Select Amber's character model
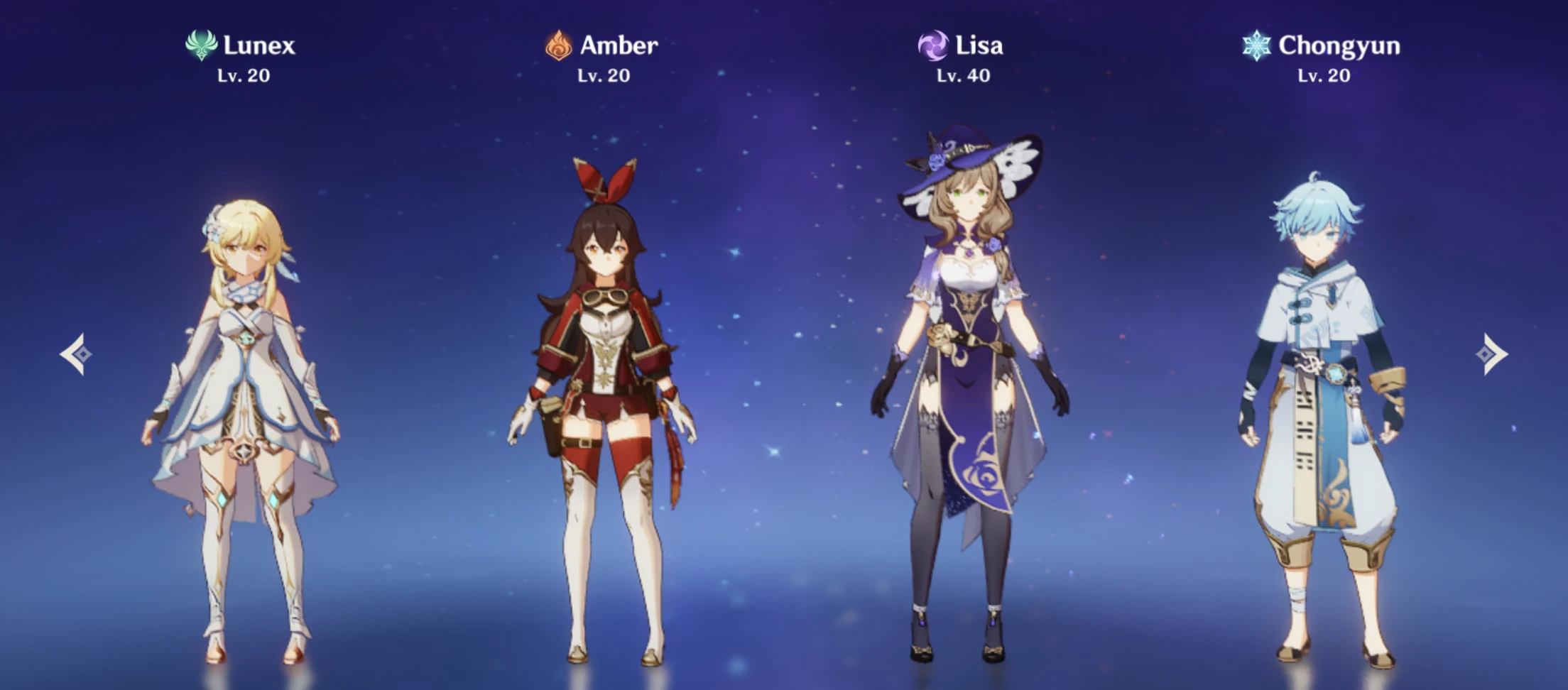 tap(604, 390)
